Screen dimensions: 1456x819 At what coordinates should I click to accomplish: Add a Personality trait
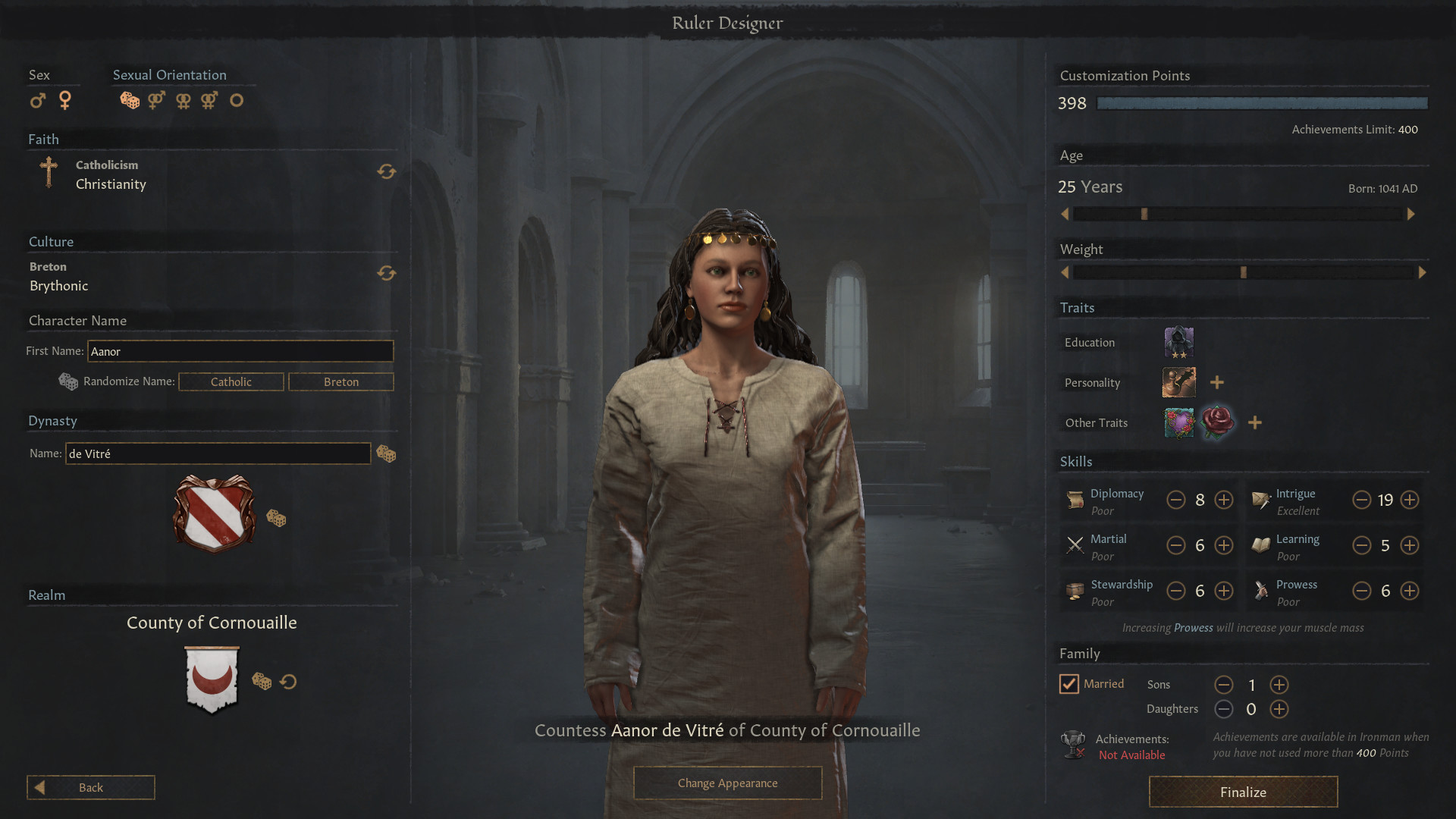tap(1217, 382)
